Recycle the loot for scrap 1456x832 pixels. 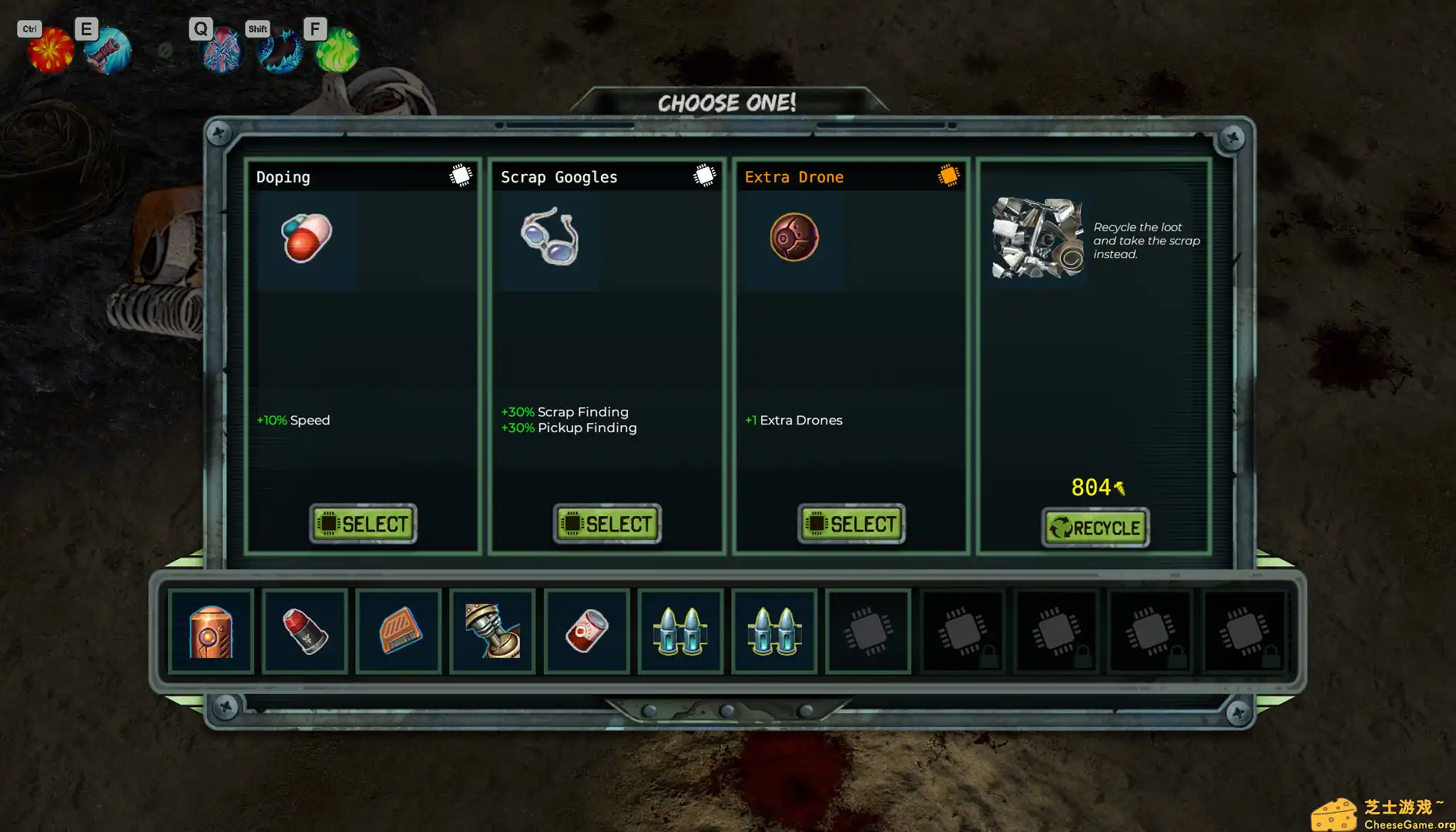(x=1095, y=528)
